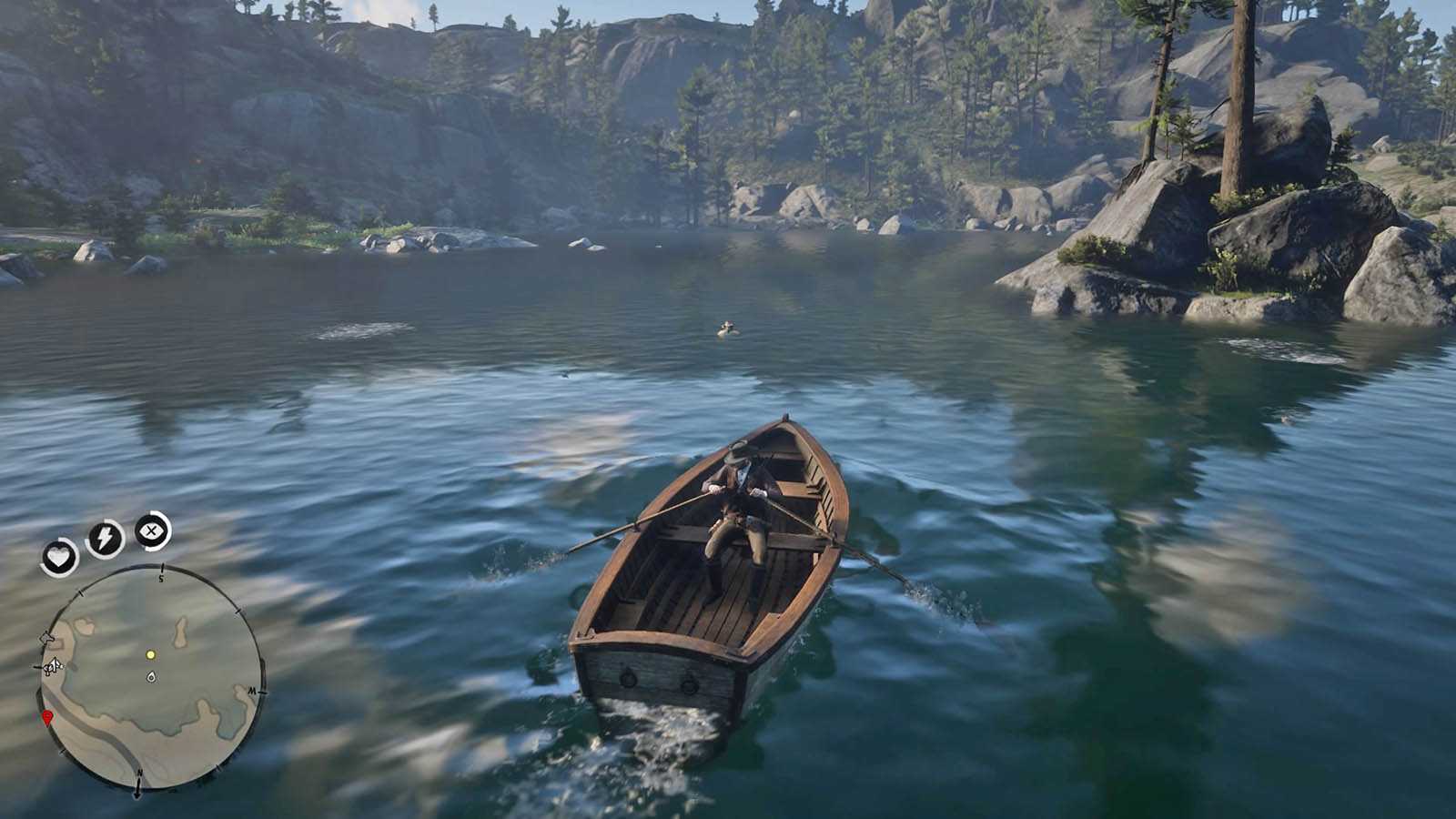Select the white horse marker on minimap edge
Viewport: 1456px width, 819px height.
(x=52, y=666)
